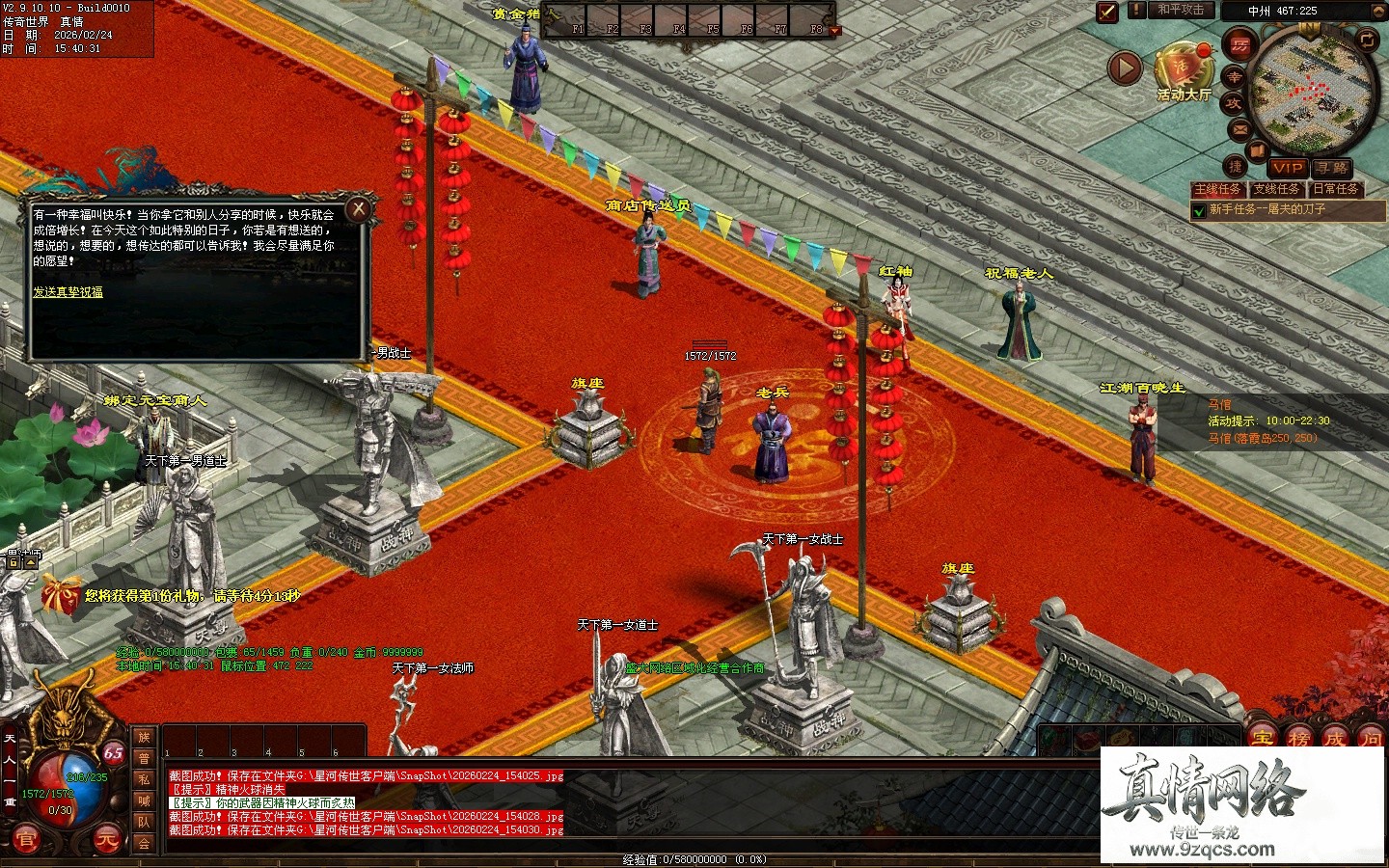Choose the 发送真挚祝福 dialogue option
The image size is (1389, 868).
68,291
